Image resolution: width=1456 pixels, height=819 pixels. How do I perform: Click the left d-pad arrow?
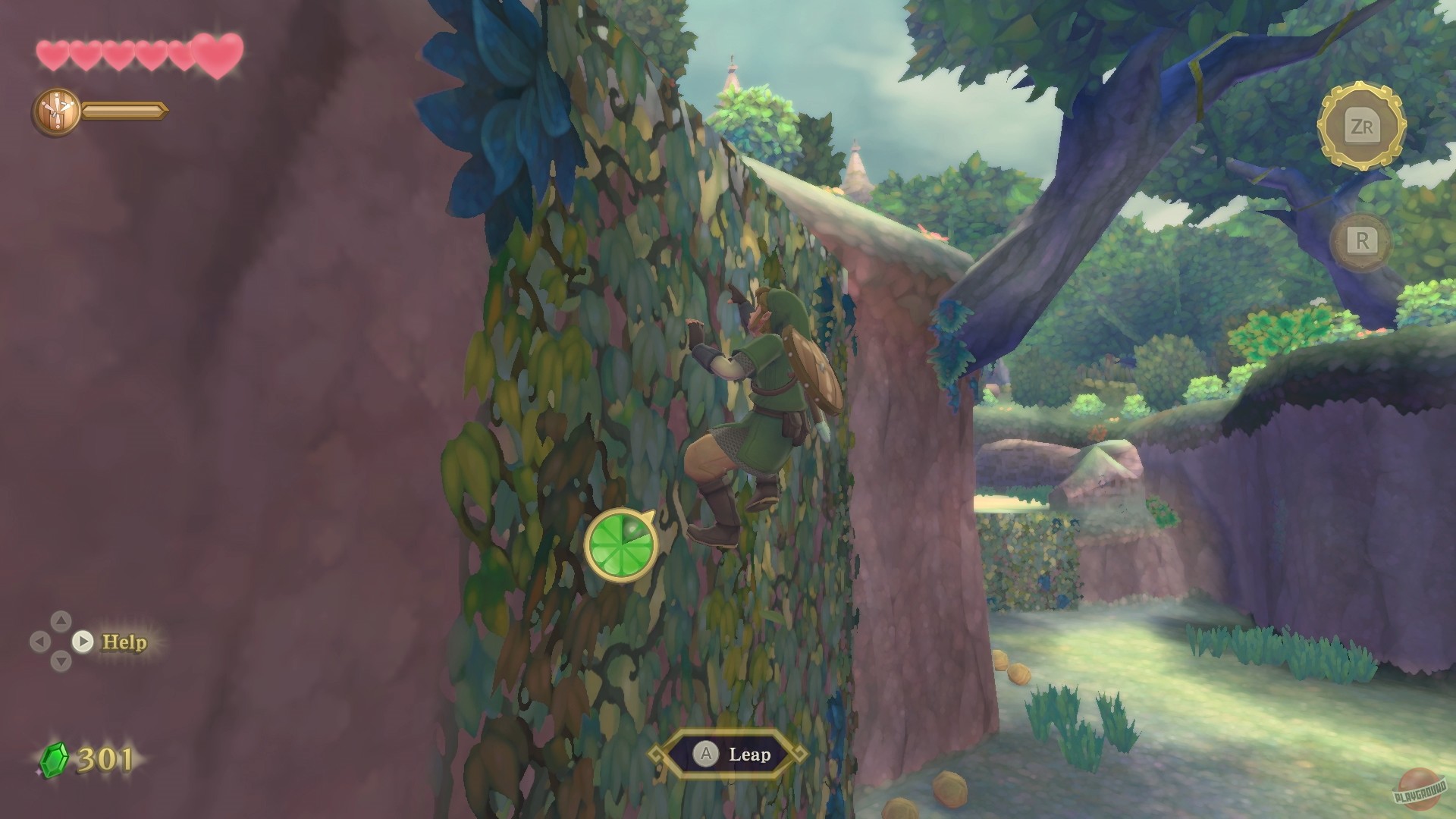point(39,642)
